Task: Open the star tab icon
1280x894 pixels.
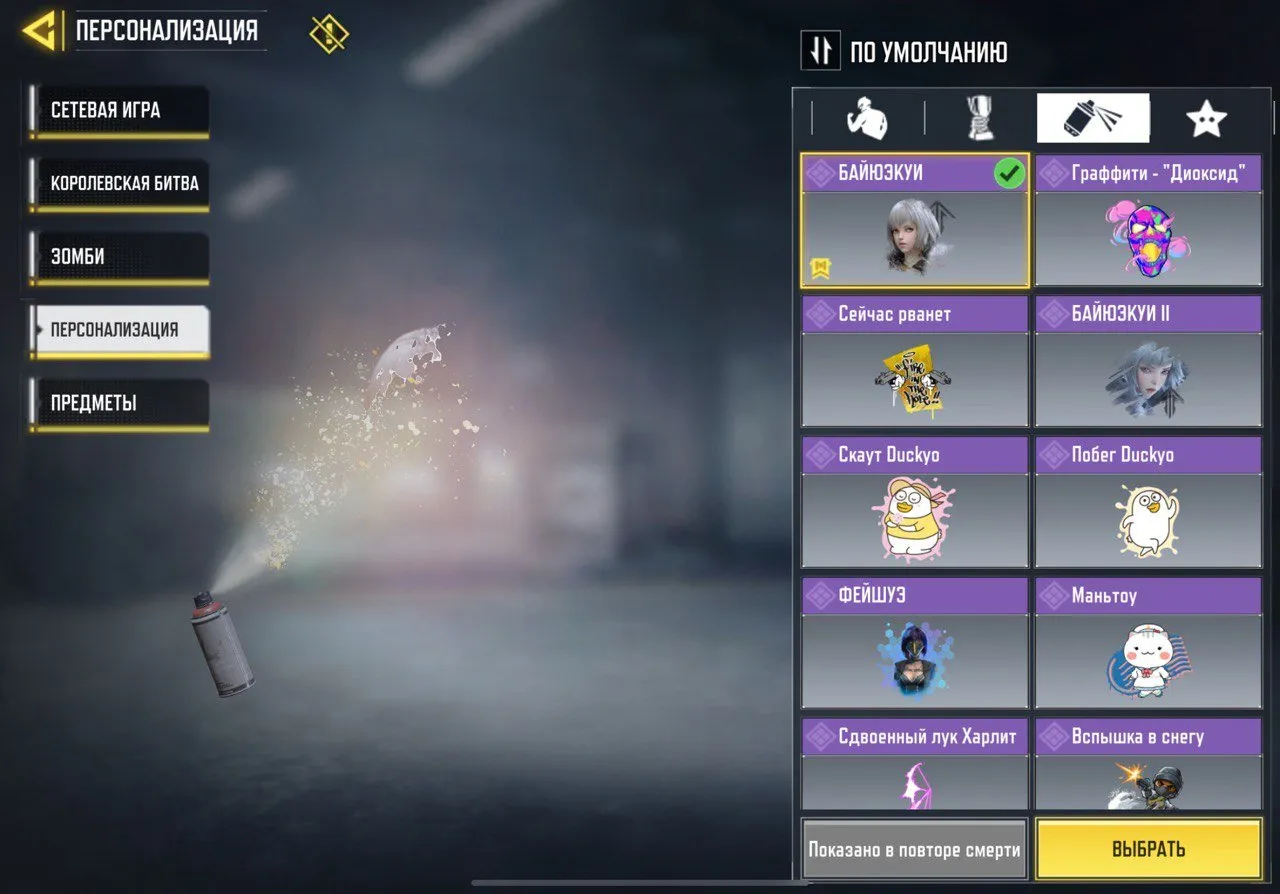Action: [x=1206, y=117]
